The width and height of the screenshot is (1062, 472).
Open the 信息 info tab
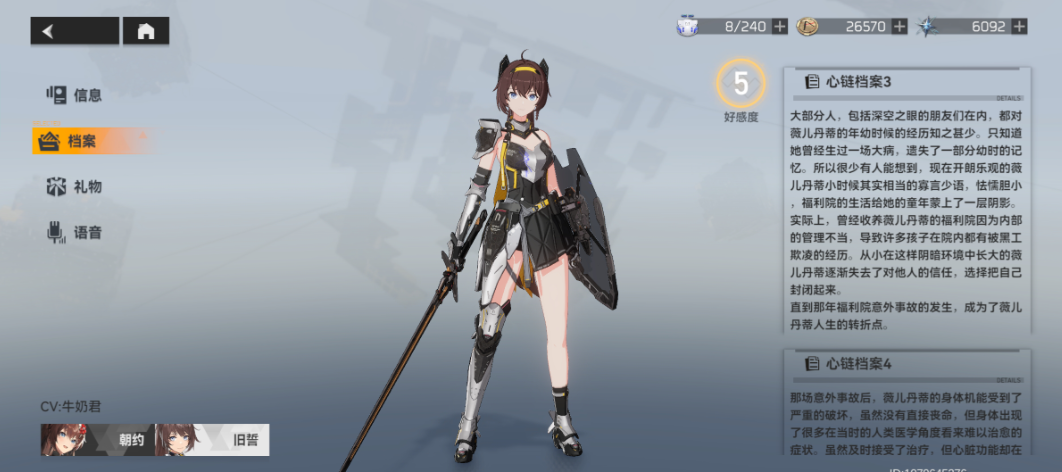(x=76, y=95)
